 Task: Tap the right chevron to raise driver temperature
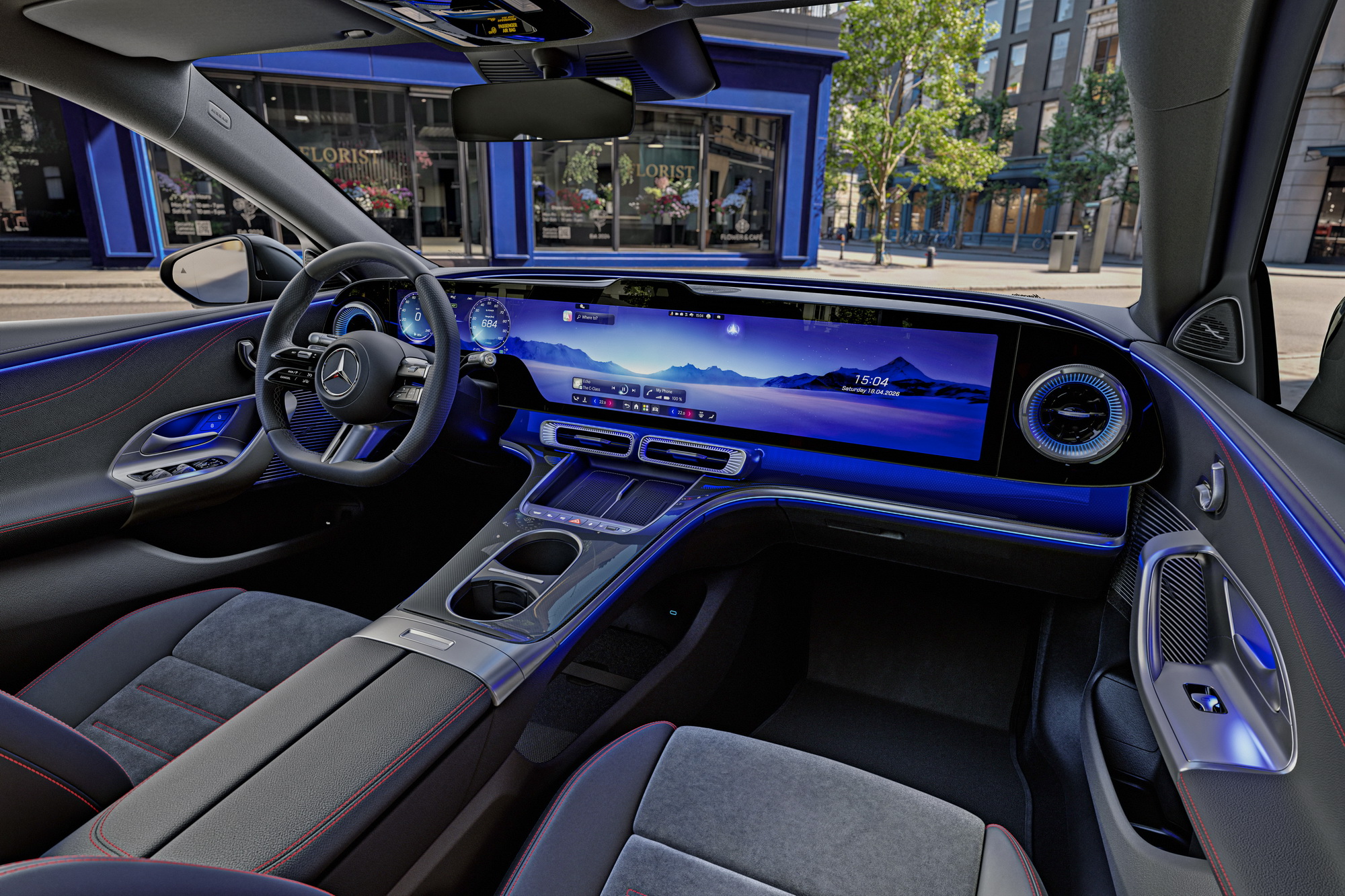point(611,403)
